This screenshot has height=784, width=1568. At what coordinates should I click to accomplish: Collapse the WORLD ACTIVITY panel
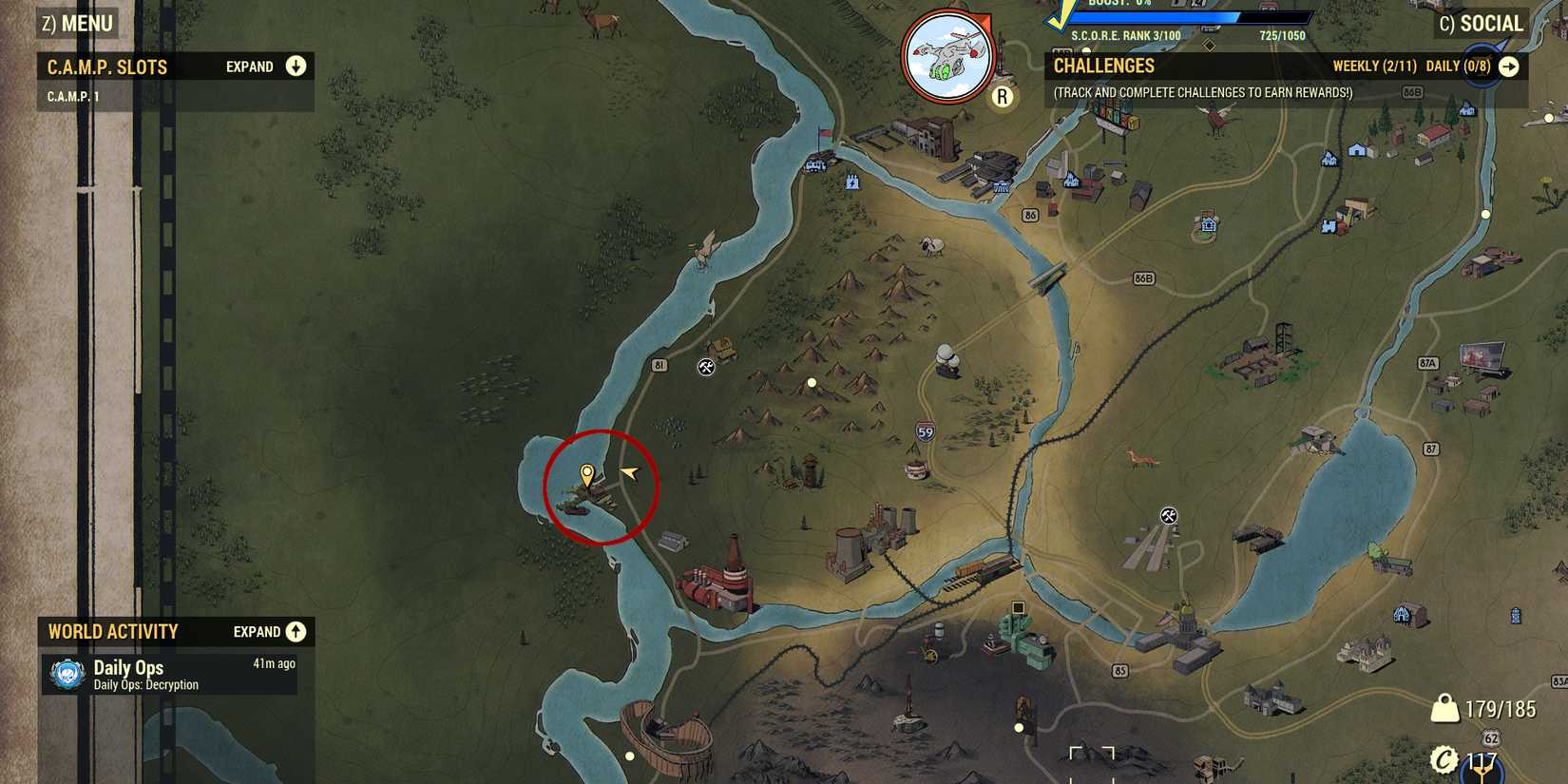coord(296,631)
